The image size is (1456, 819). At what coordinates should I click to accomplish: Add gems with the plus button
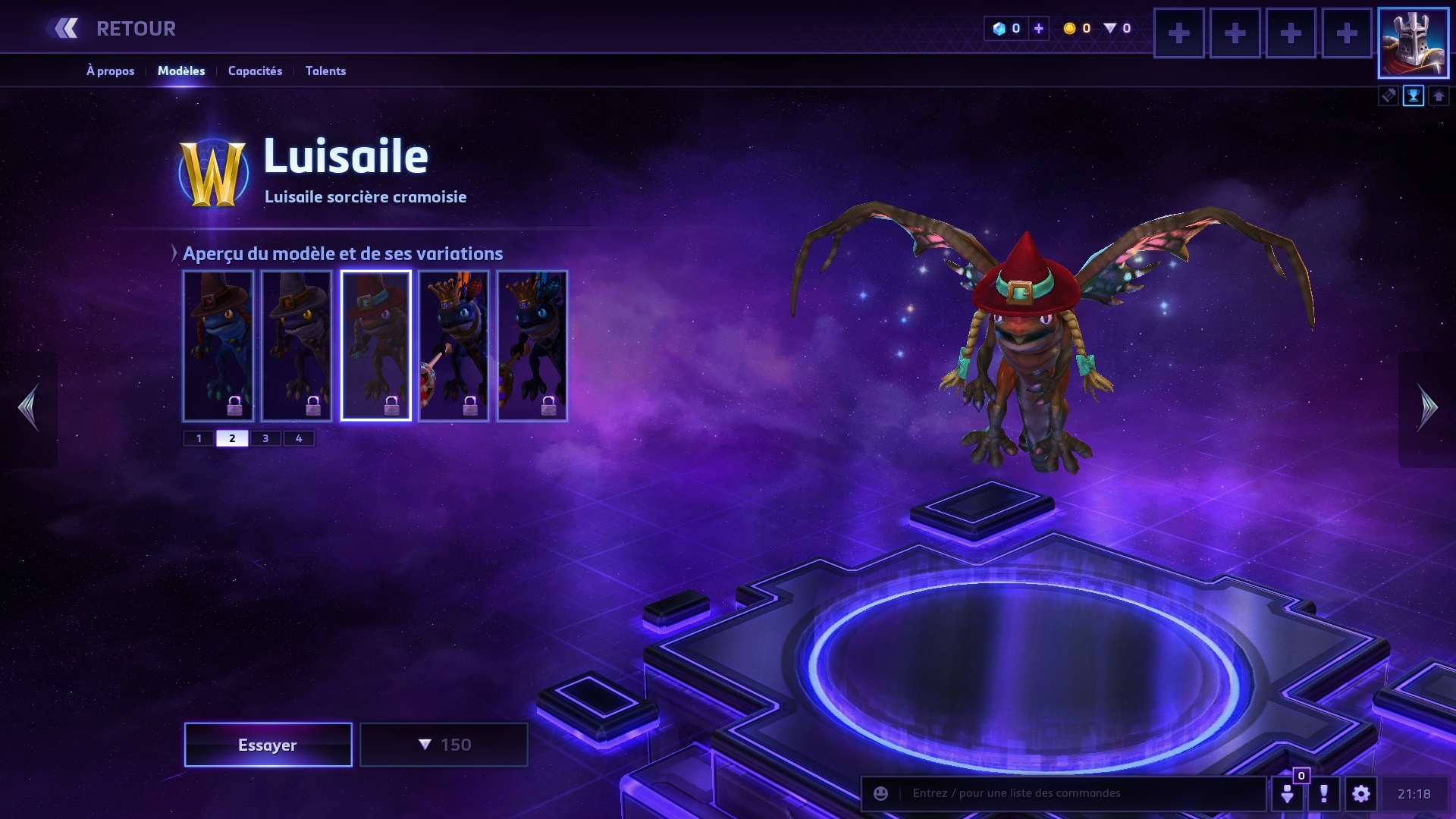[1039, 29]
